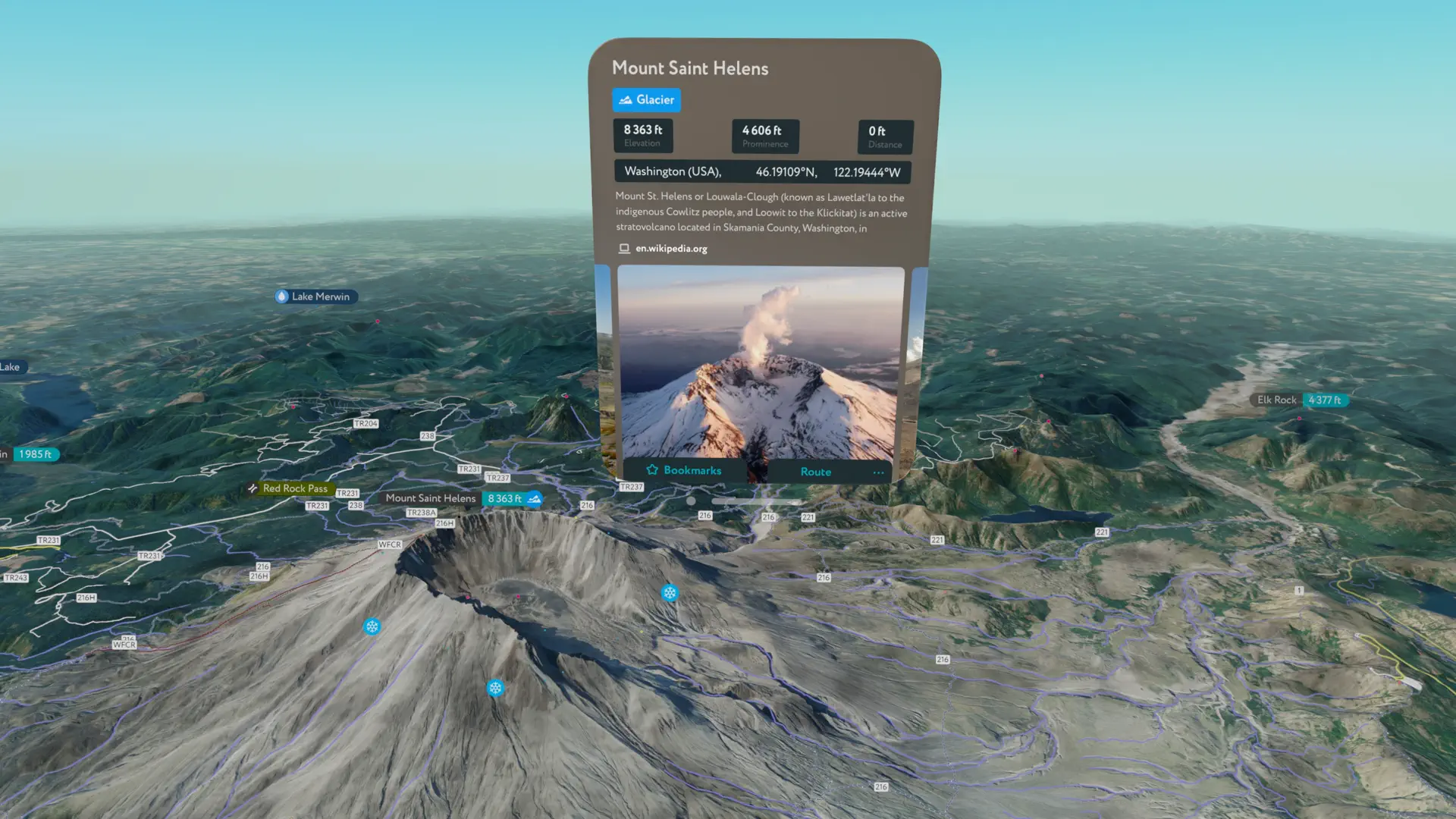Click the Red Rock Pass marker icon

(x=253, y=488)
